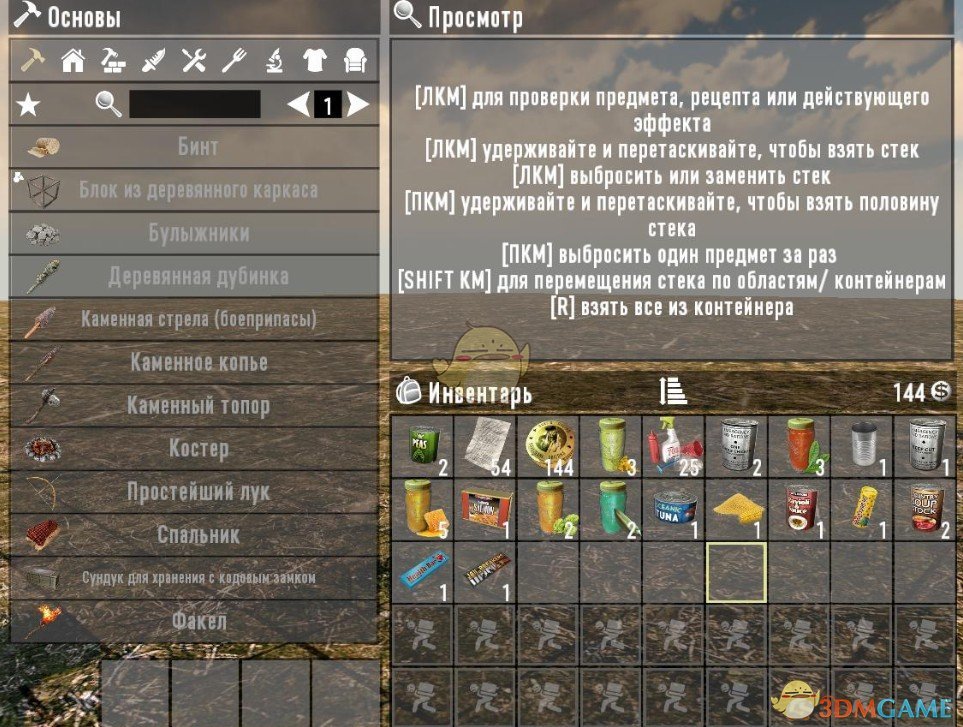The height and width of the screenshot is (727, 963).
Task: Toggle the star favorites filter
Action: click(x=29, y=104)
